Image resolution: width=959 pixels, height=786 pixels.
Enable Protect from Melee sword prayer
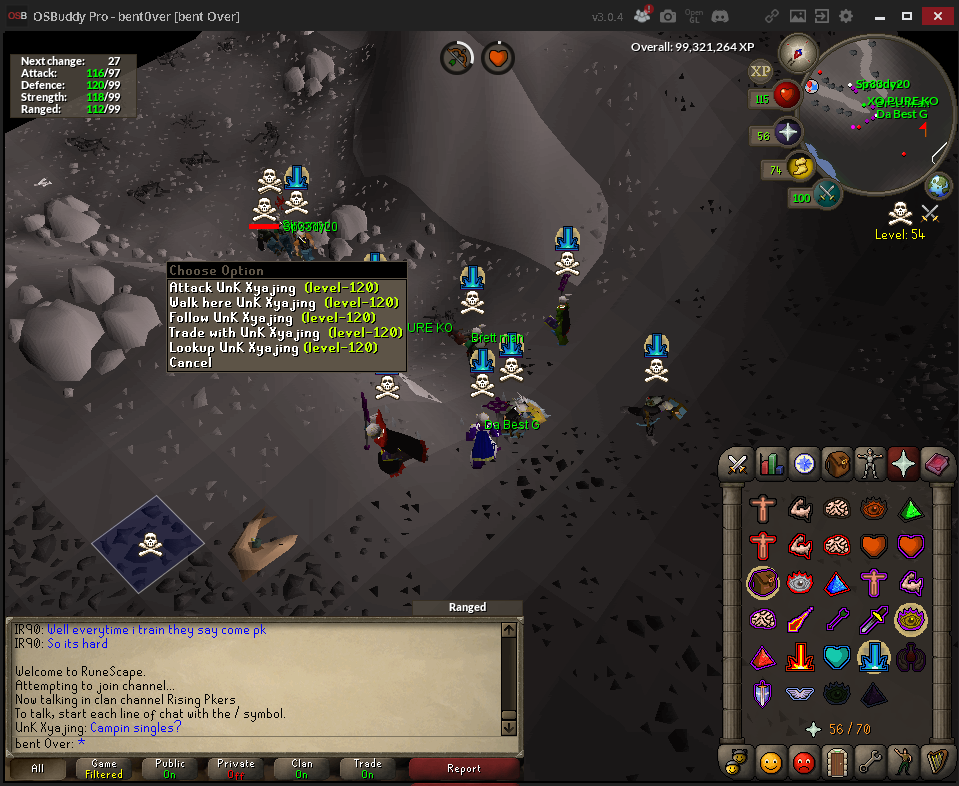pos(874,620)
